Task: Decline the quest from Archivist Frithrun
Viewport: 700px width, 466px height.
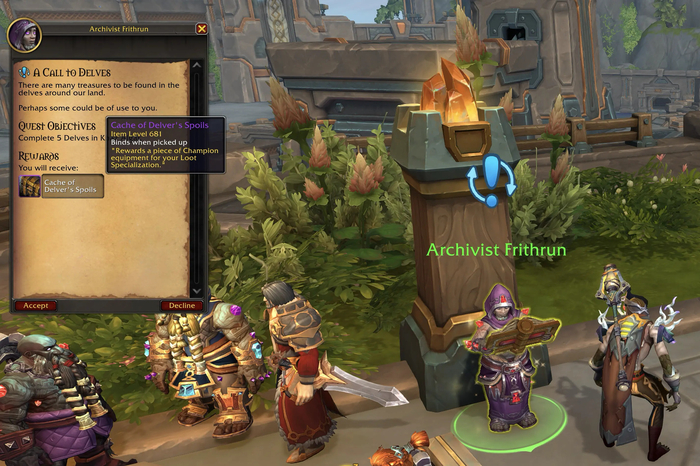Action: 181,306
